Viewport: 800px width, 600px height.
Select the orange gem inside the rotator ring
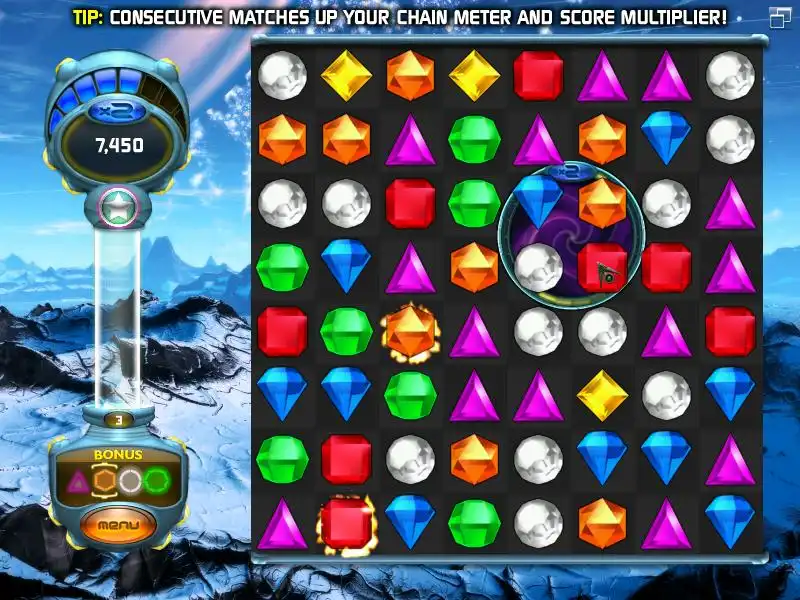pyautogui.click(x=602, y=201)
